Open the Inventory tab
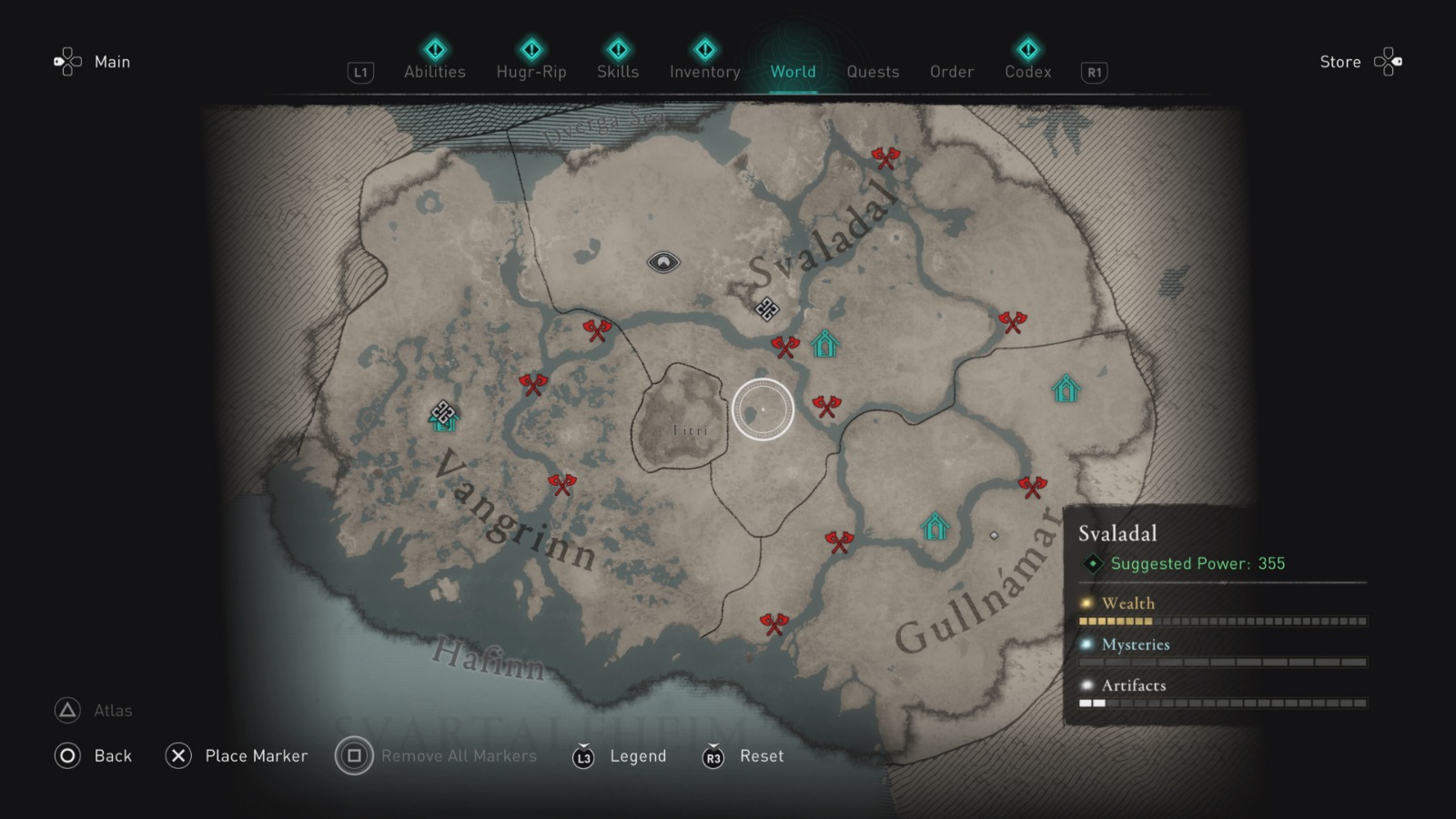 point(704,72)
